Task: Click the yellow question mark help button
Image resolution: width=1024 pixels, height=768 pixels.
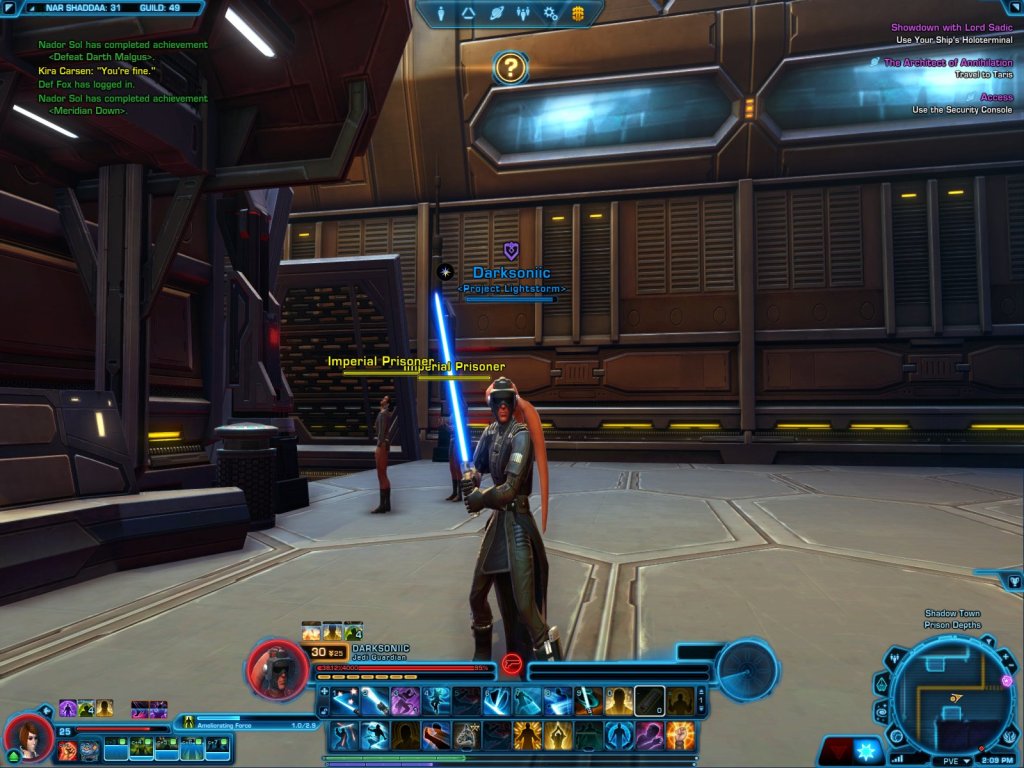Action: point(510,68)
